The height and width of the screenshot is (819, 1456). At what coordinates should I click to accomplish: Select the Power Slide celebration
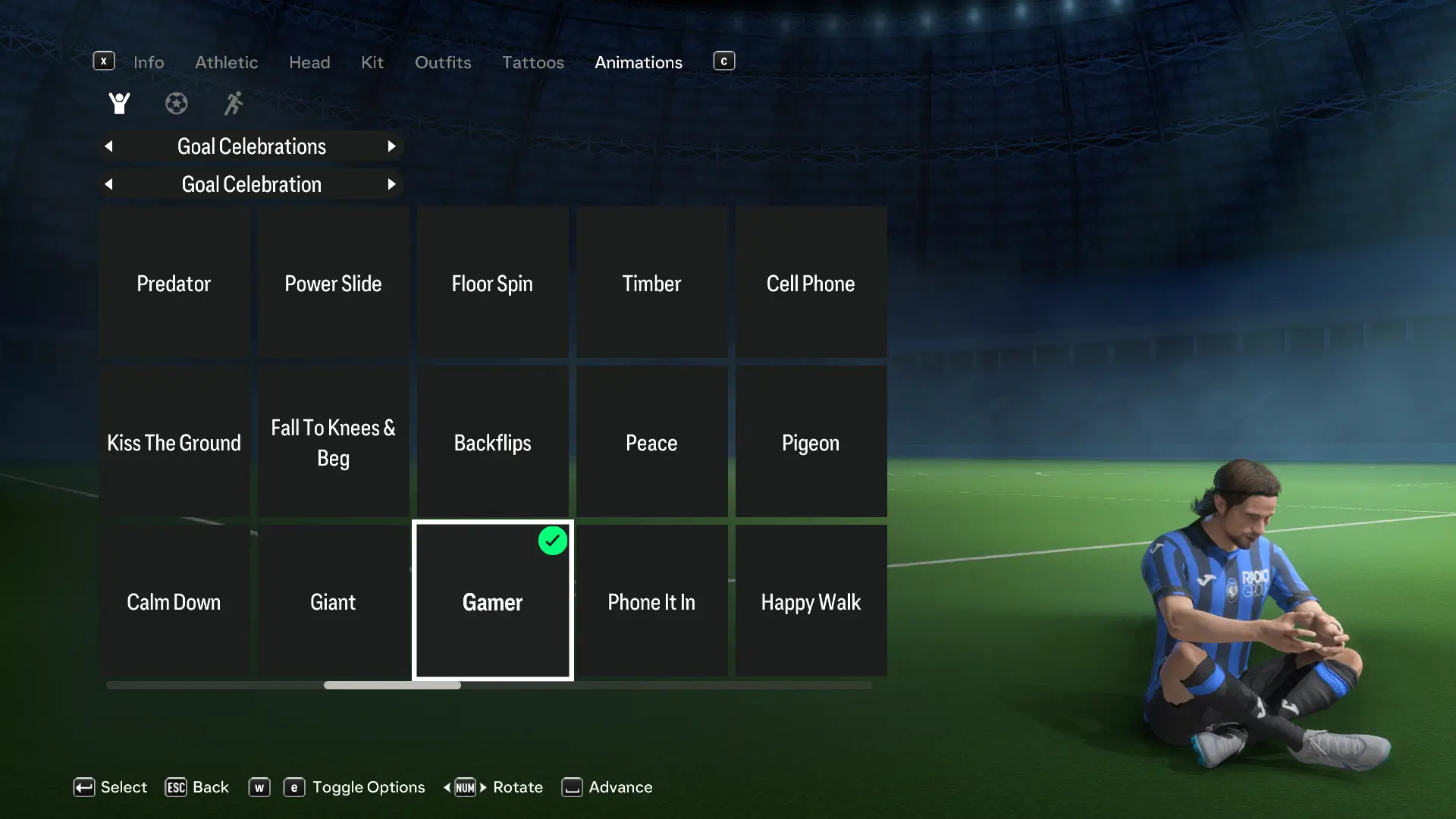click(x=334, y=283)
